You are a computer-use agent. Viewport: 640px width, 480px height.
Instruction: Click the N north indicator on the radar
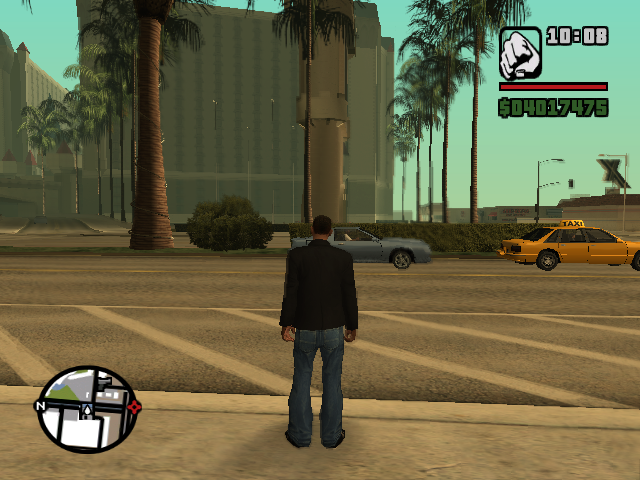(x=40, y=406)
